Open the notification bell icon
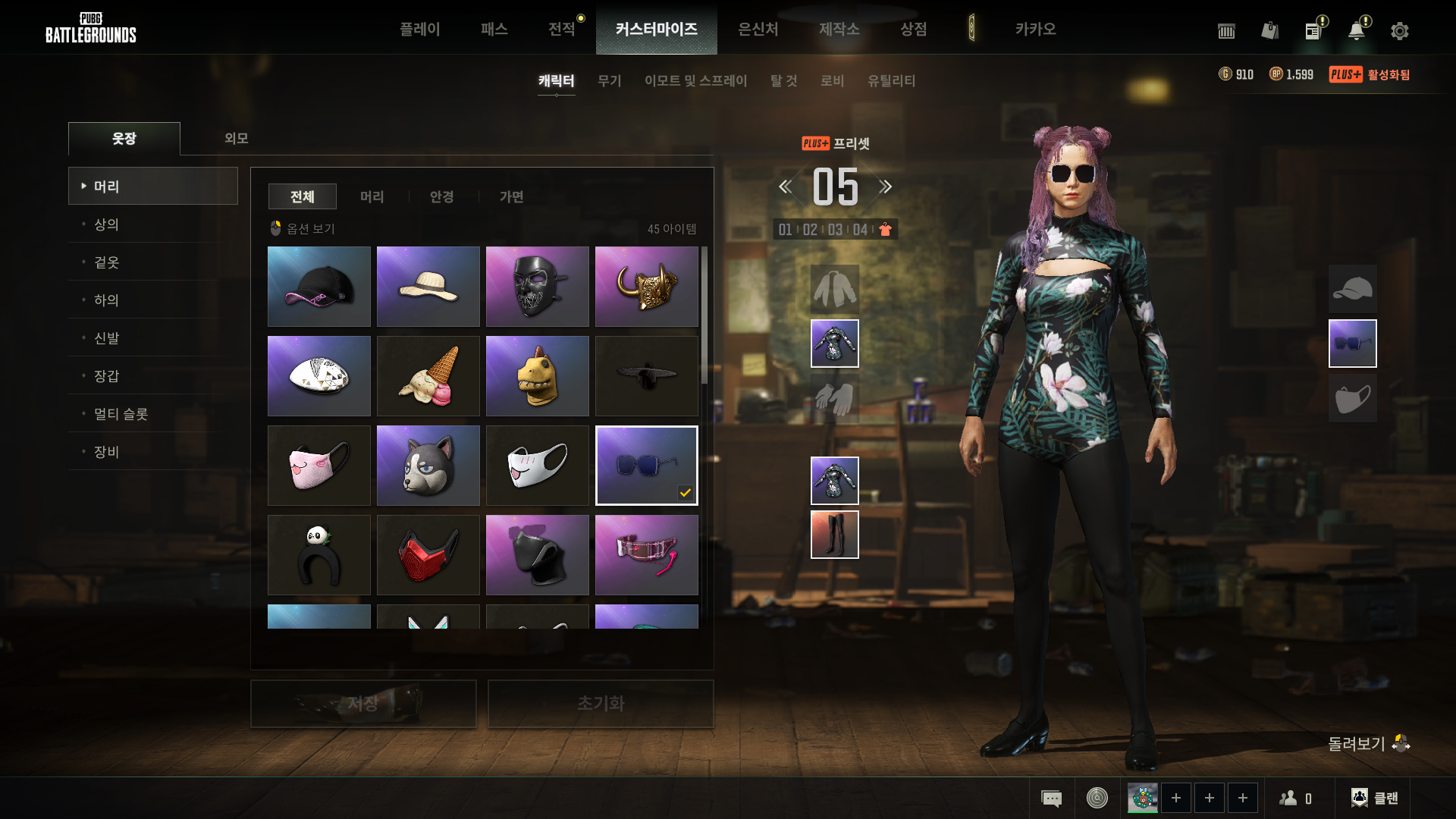 click(1356, 31)
